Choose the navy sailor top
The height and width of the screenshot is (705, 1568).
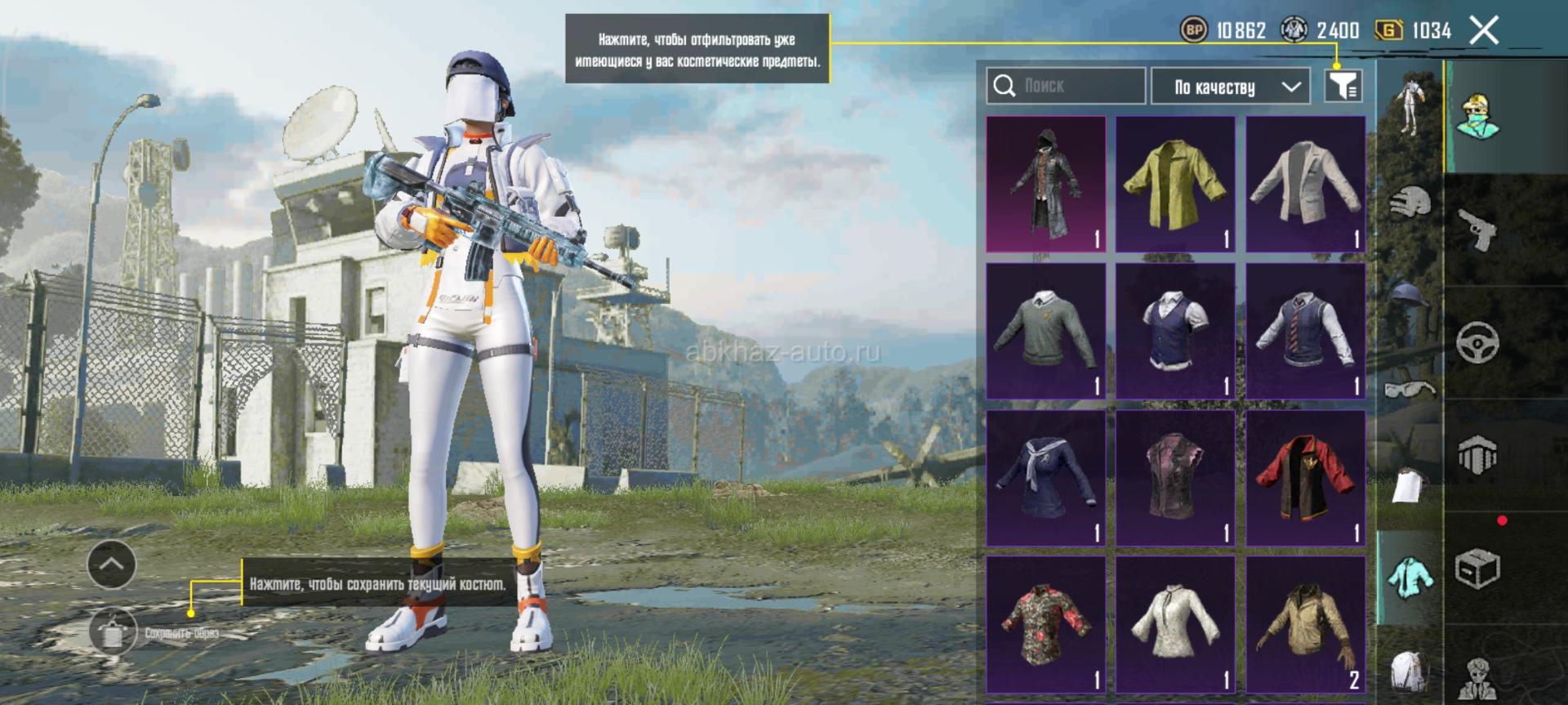pyautogui.click(x=1045, y=478)
